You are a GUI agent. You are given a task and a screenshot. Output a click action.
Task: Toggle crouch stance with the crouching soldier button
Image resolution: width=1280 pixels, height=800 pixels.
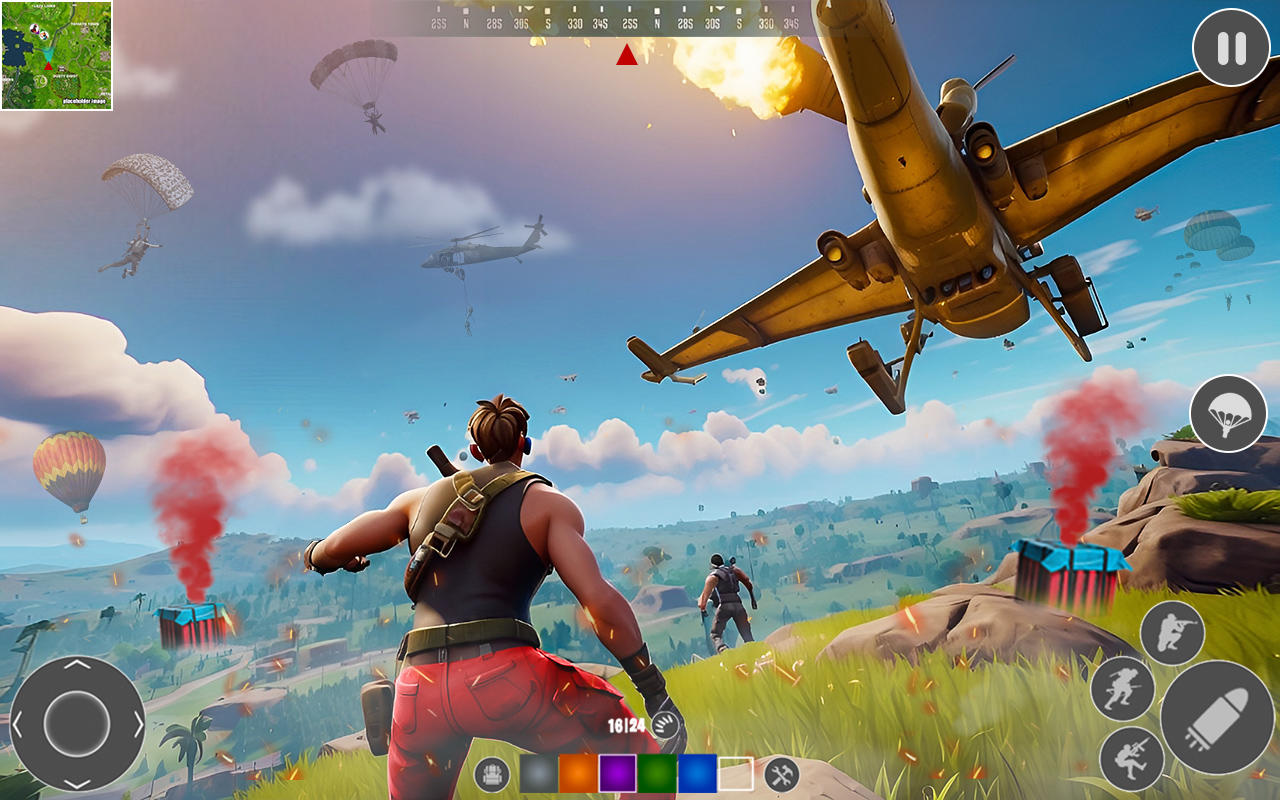(x=1130, y=758)
